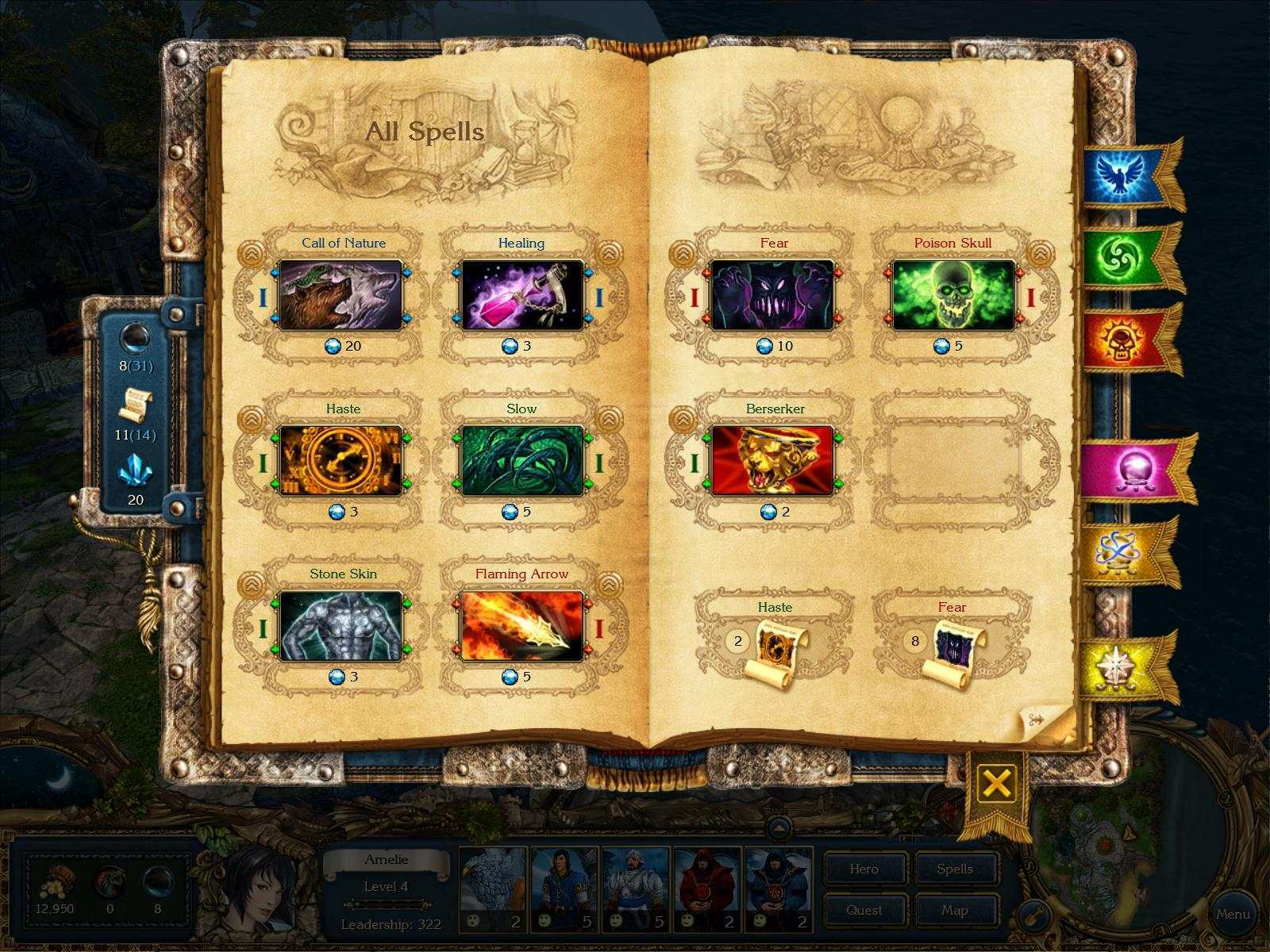
Task: Open the Hero screen
Action: (864, 869)
